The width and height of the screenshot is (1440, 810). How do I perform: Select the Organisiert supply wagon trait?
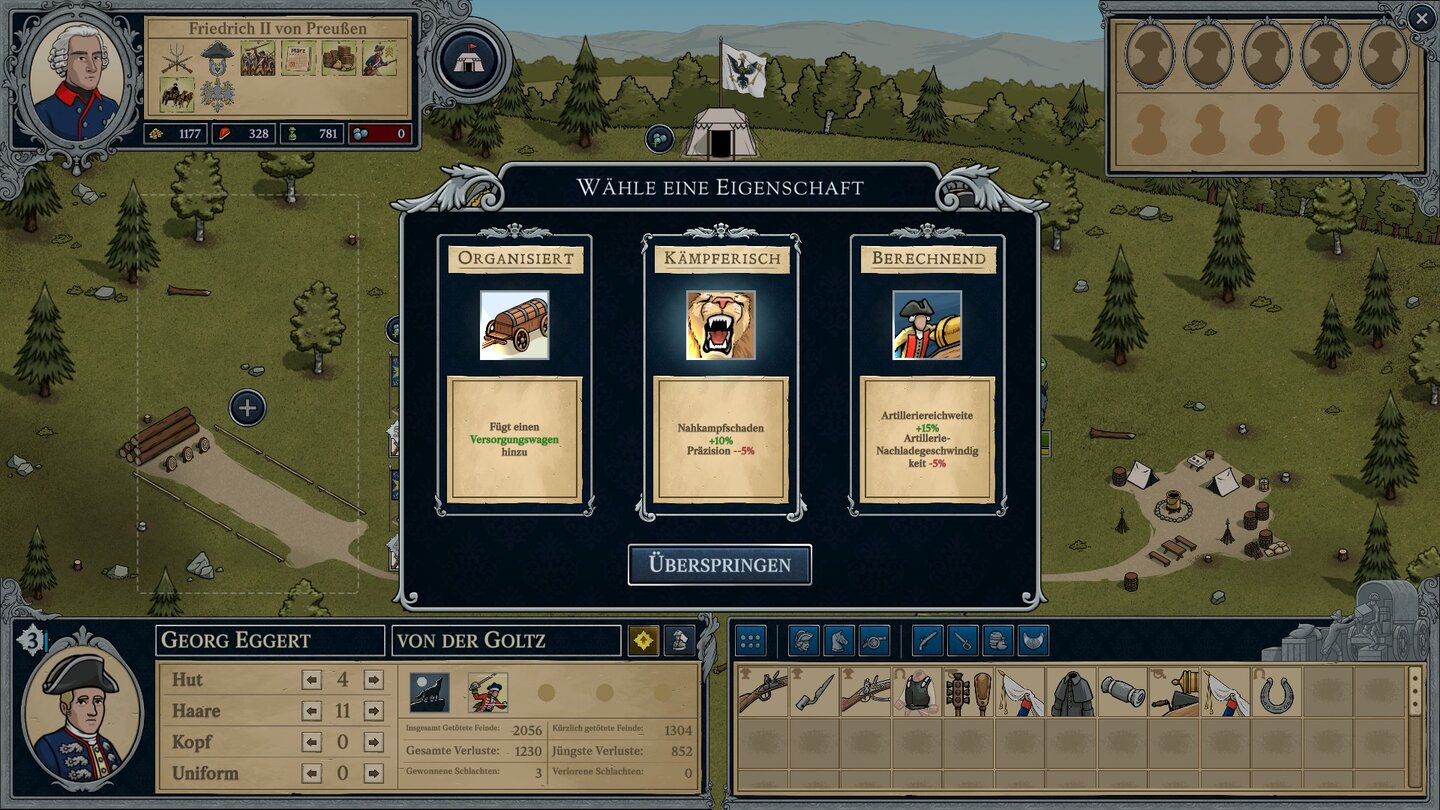514,324
